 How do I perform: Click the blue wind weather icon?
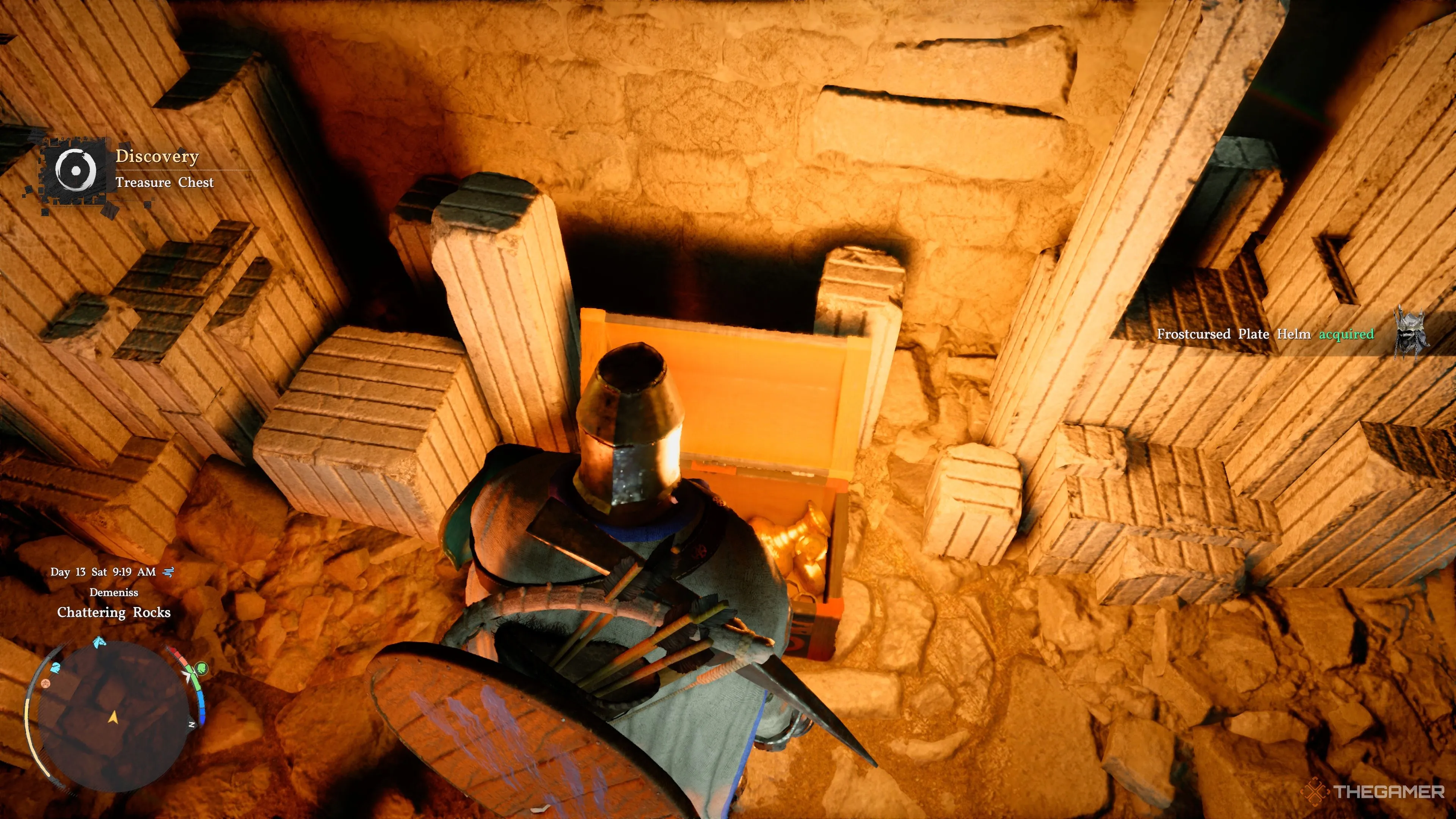(x=168, y=572)
